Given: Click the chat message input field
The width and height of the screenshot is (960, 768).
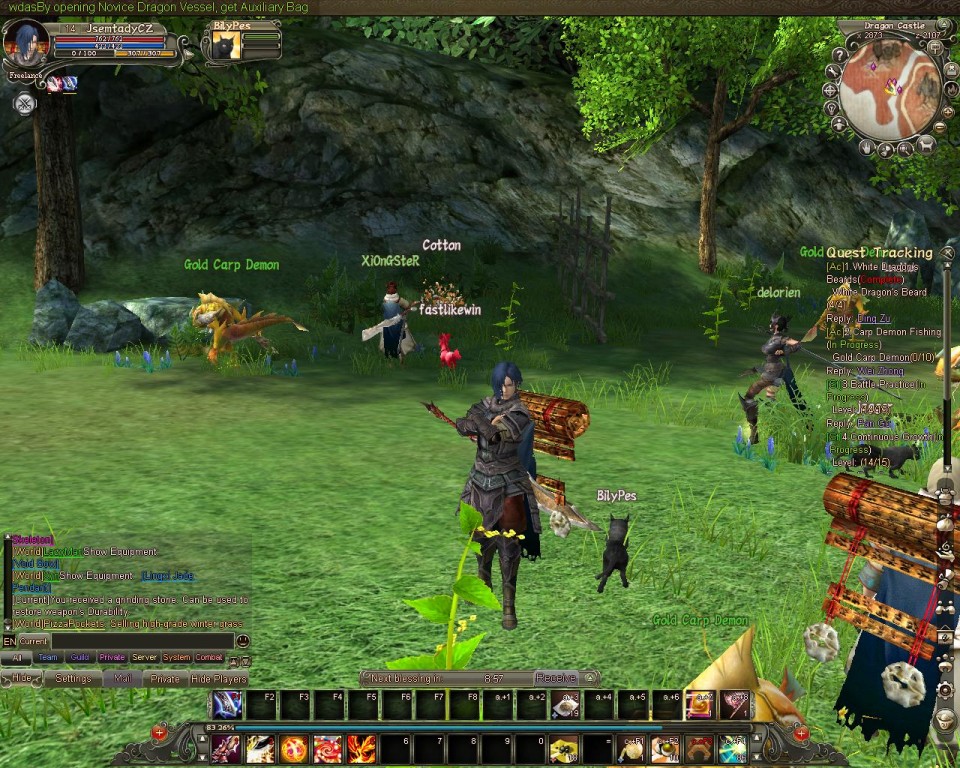Looking at the screenshot, I should click(140, 641).
